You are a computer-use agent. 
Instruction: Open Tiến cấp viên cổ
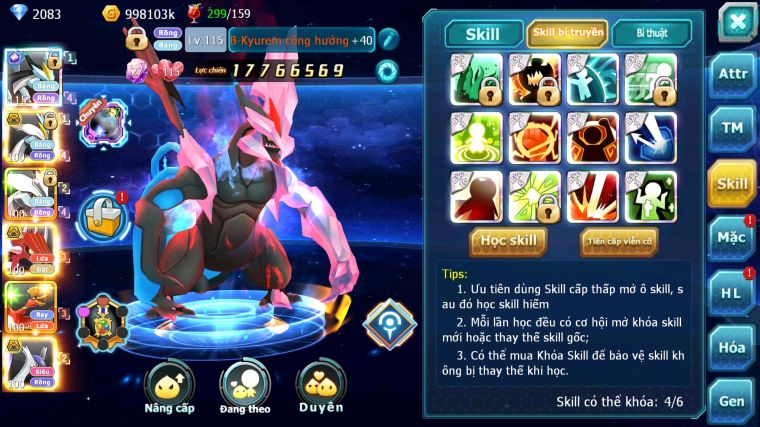tap(618, 241)
